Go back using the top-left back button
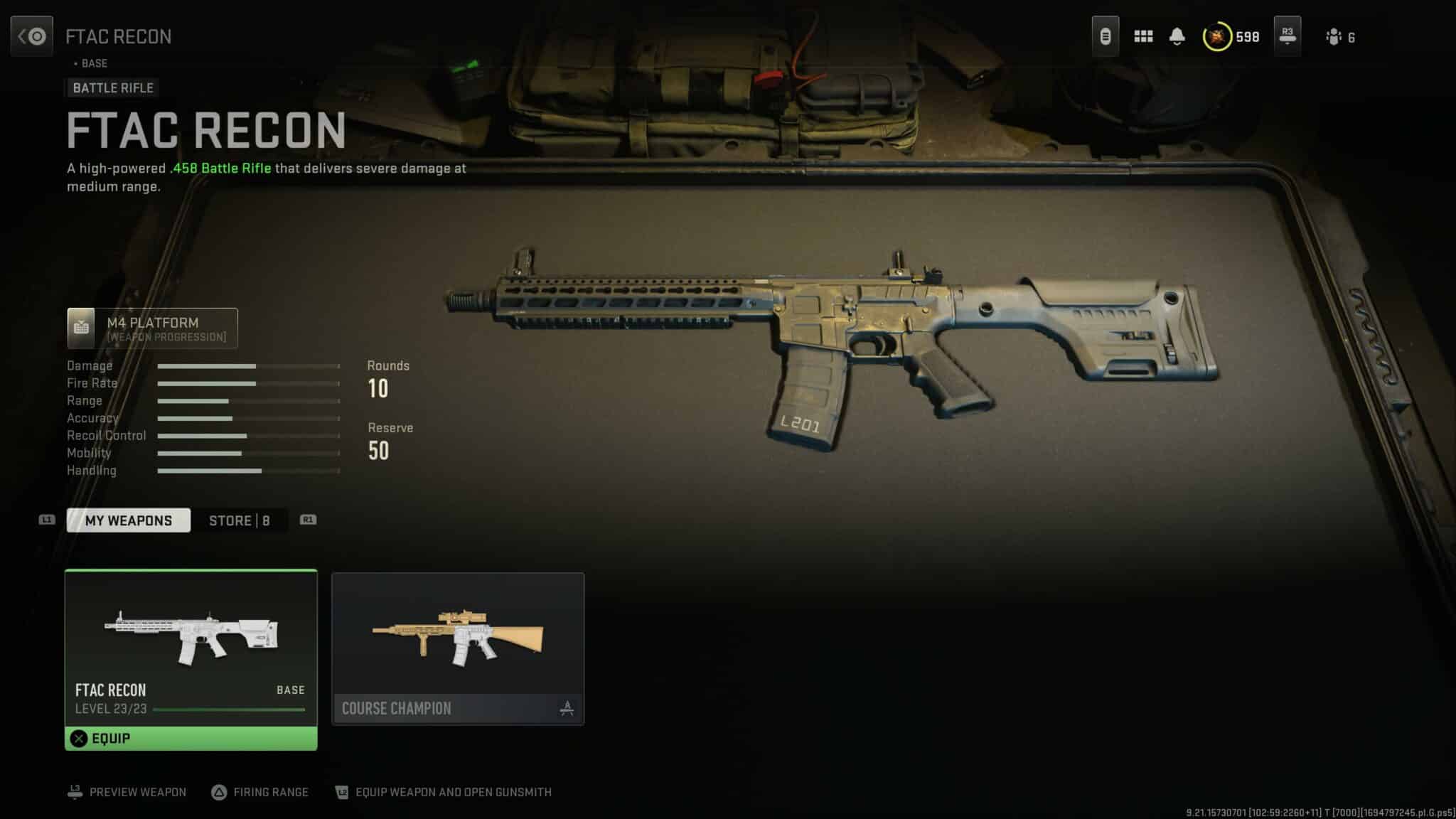 coord(31,36)
